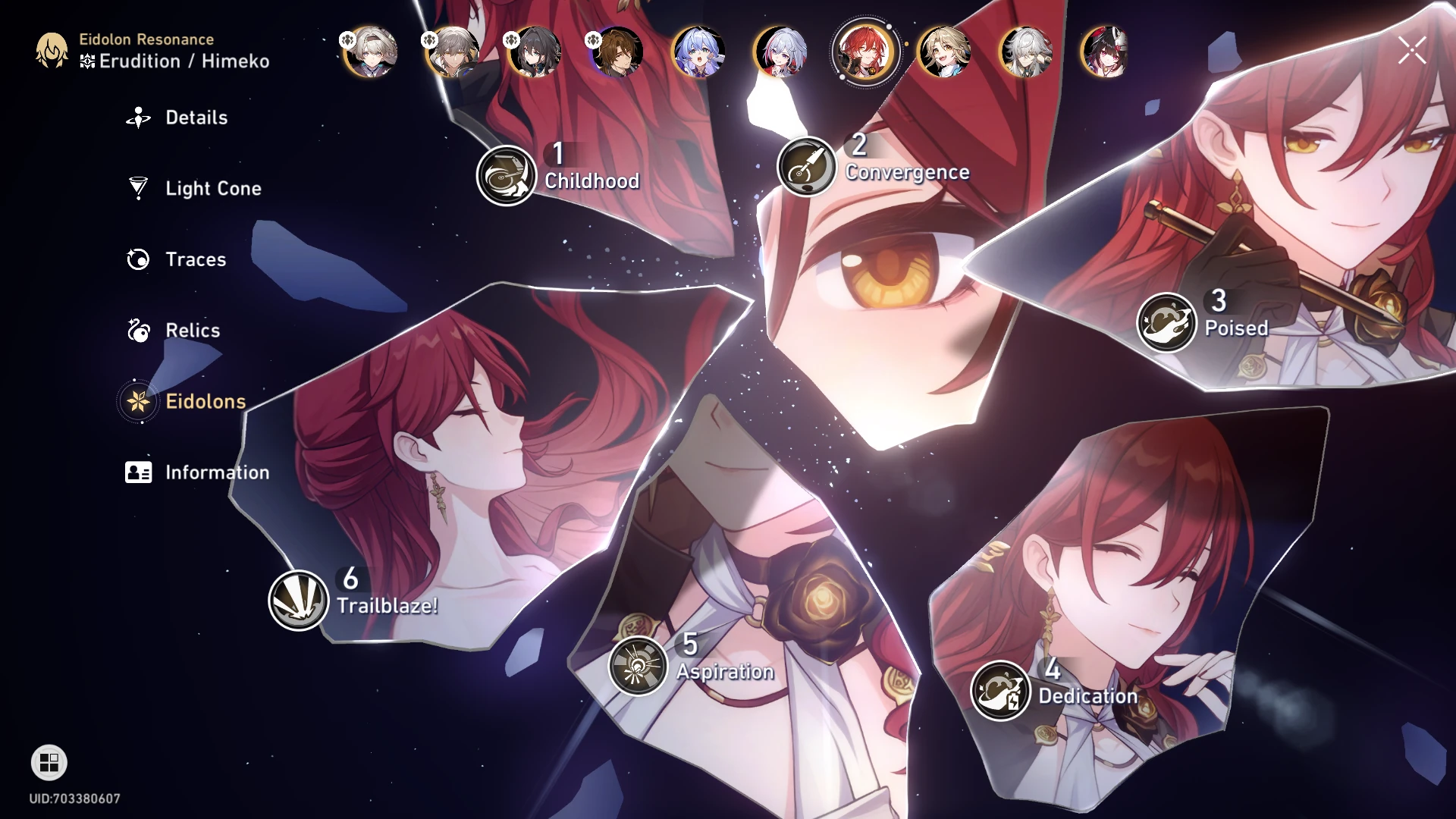Image resolution: width=1456 pixels, height=819 pixels.
Task: Select Eidolon 1 Childhood icon
Action: point(507,174)
